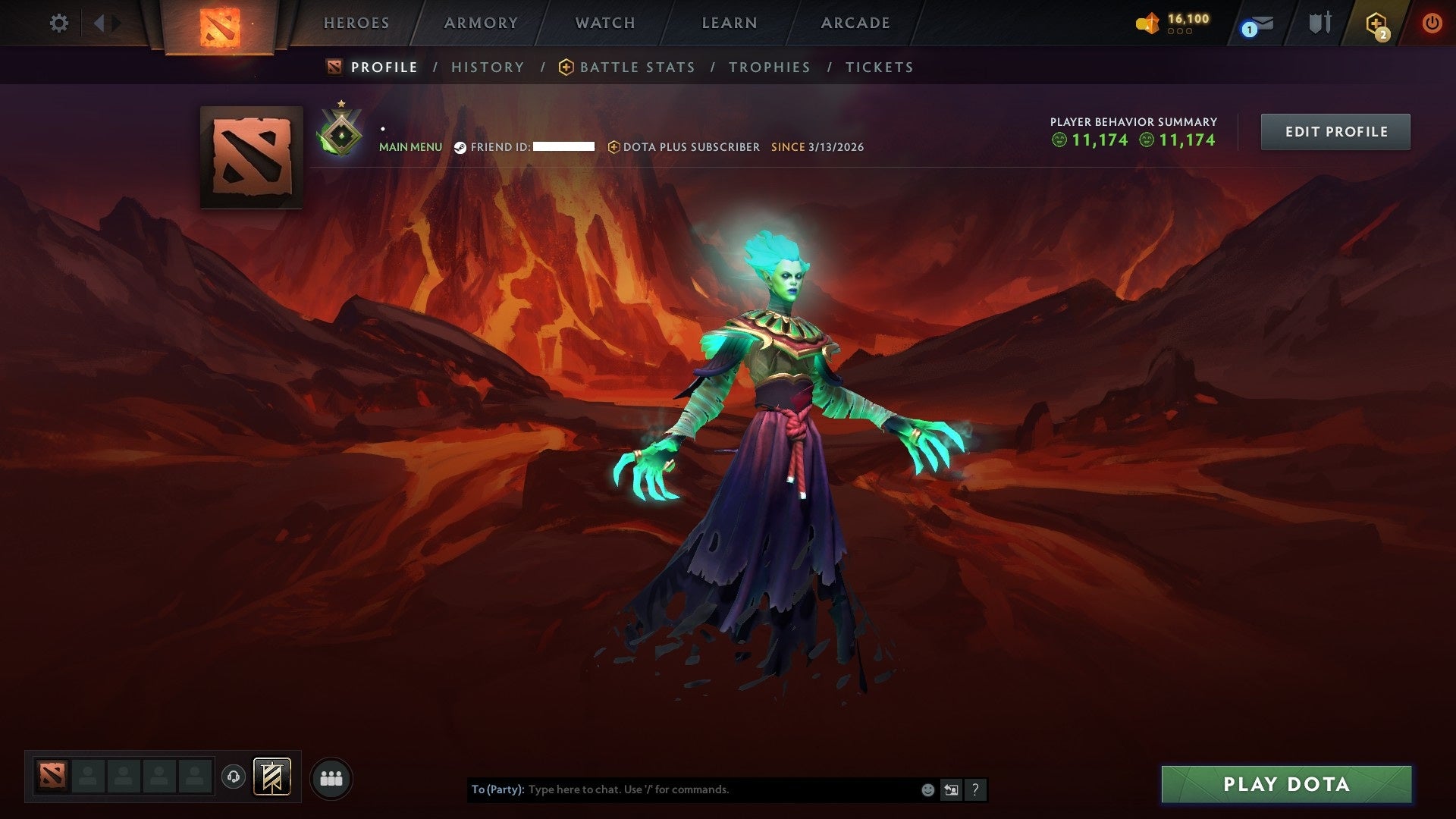Select ARCADE from the top menu
The width and height of the screenshot is (1456, 819).
(855, 23)
